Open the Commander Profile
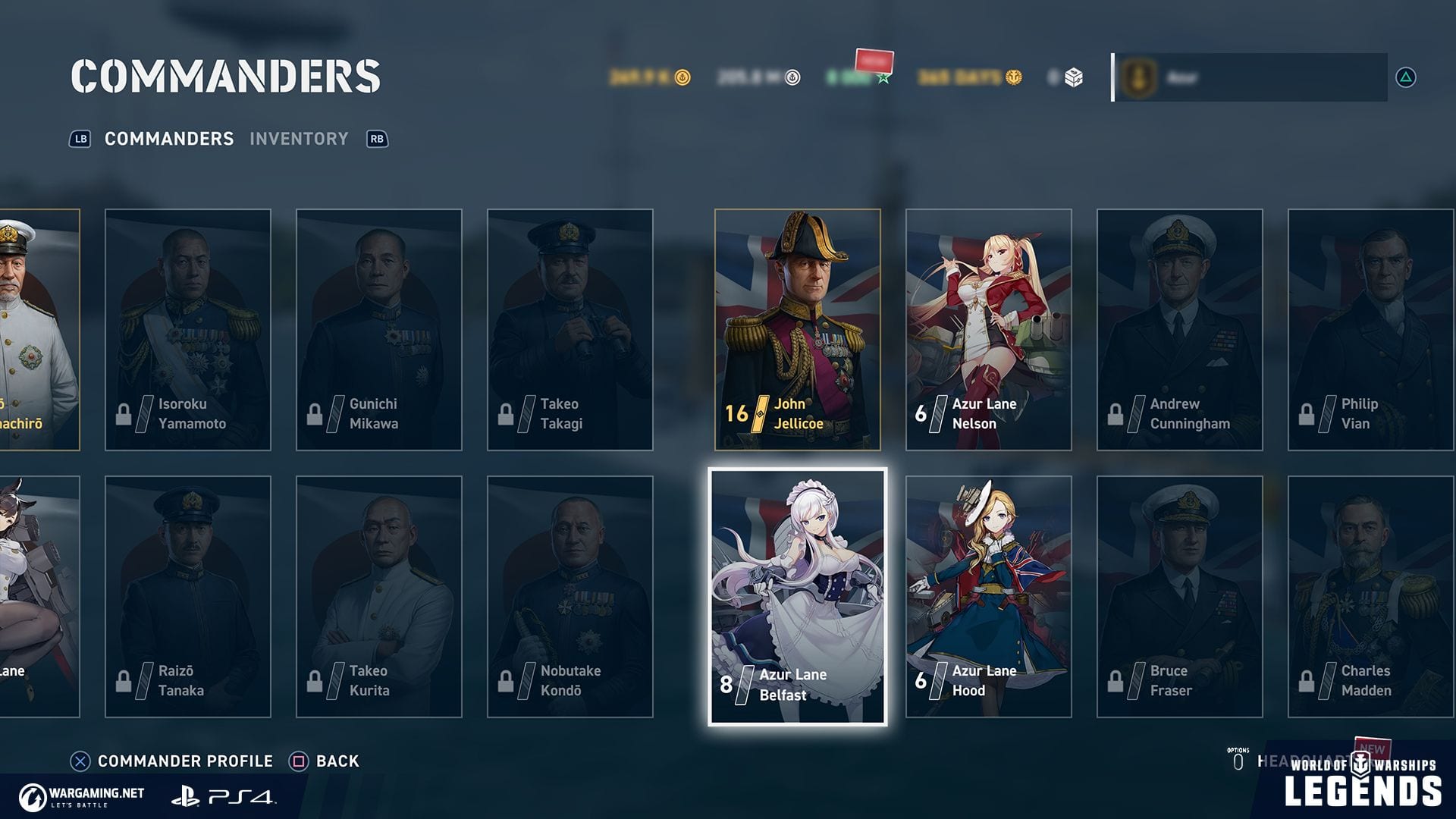 pyautogui.click(x=172, y=761)
